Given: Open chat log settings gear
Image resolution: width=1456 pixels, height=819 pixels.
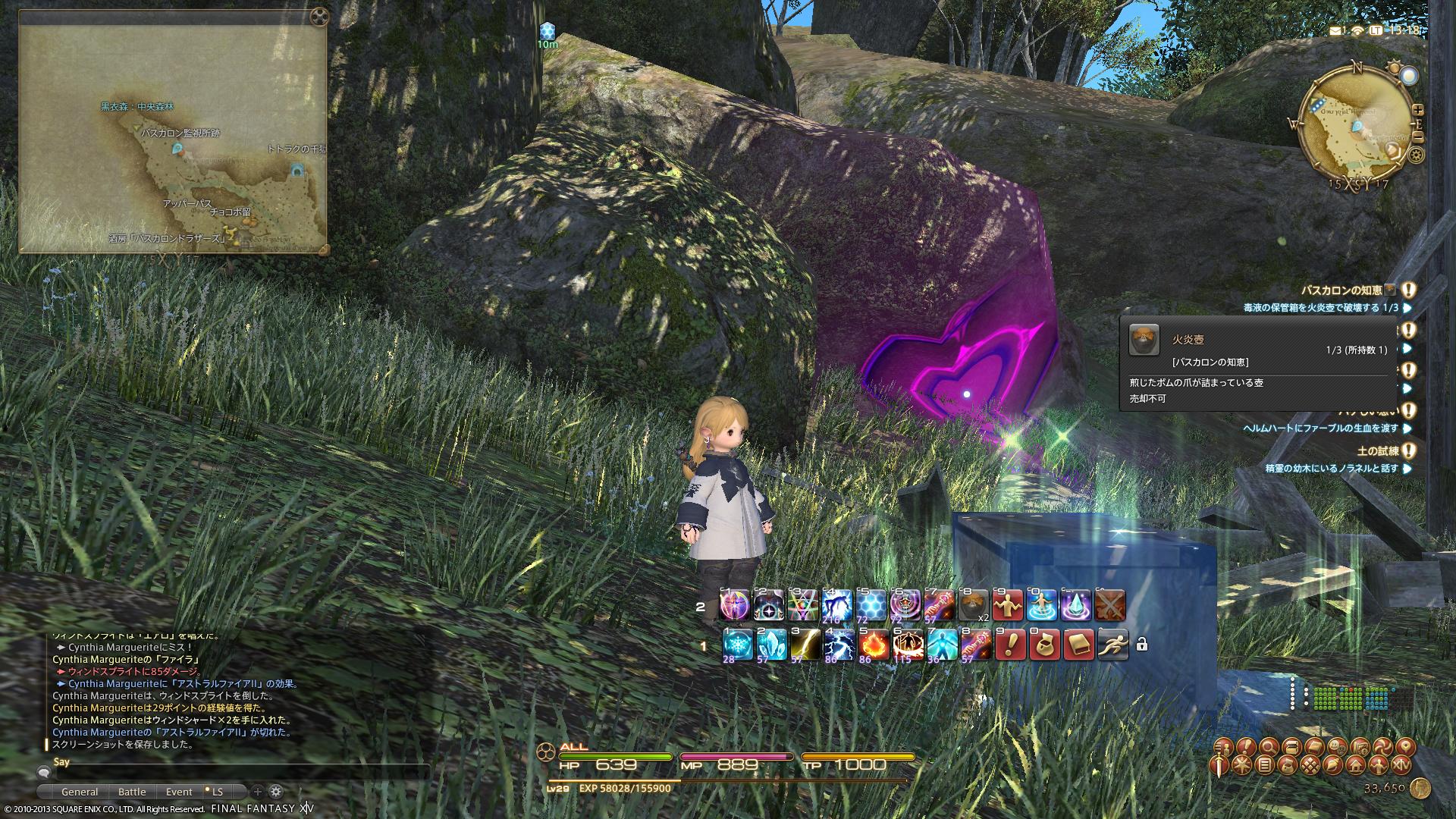Looking at the screenshot, I should (x=276, y=792).
